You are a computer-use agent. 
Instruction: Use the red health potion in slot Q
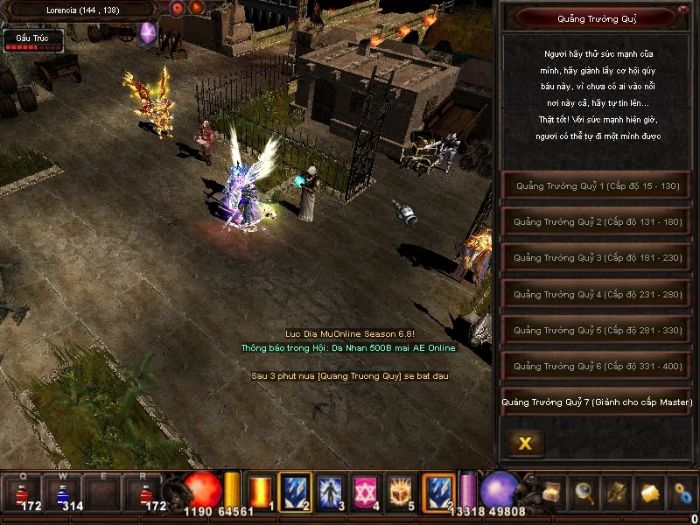(x=23, y=490)
